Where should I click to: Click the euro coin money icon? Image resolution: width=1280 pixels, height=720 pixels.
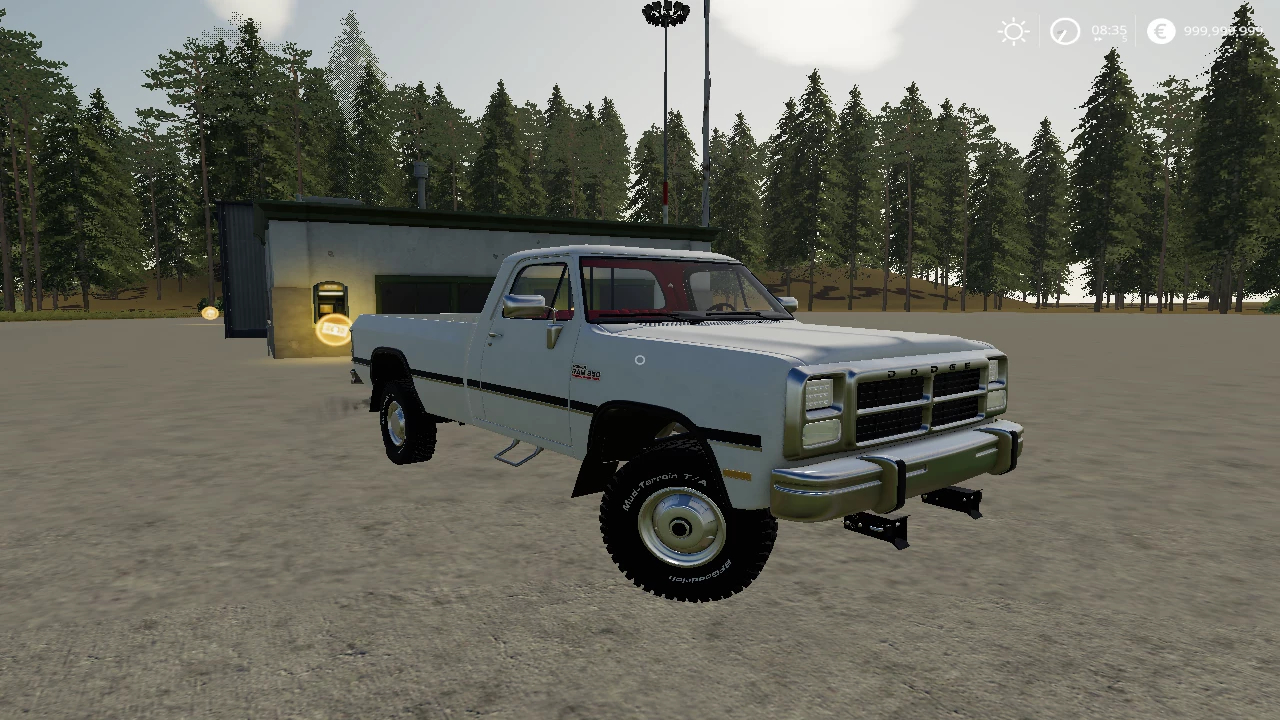(x=1160, y=31)
